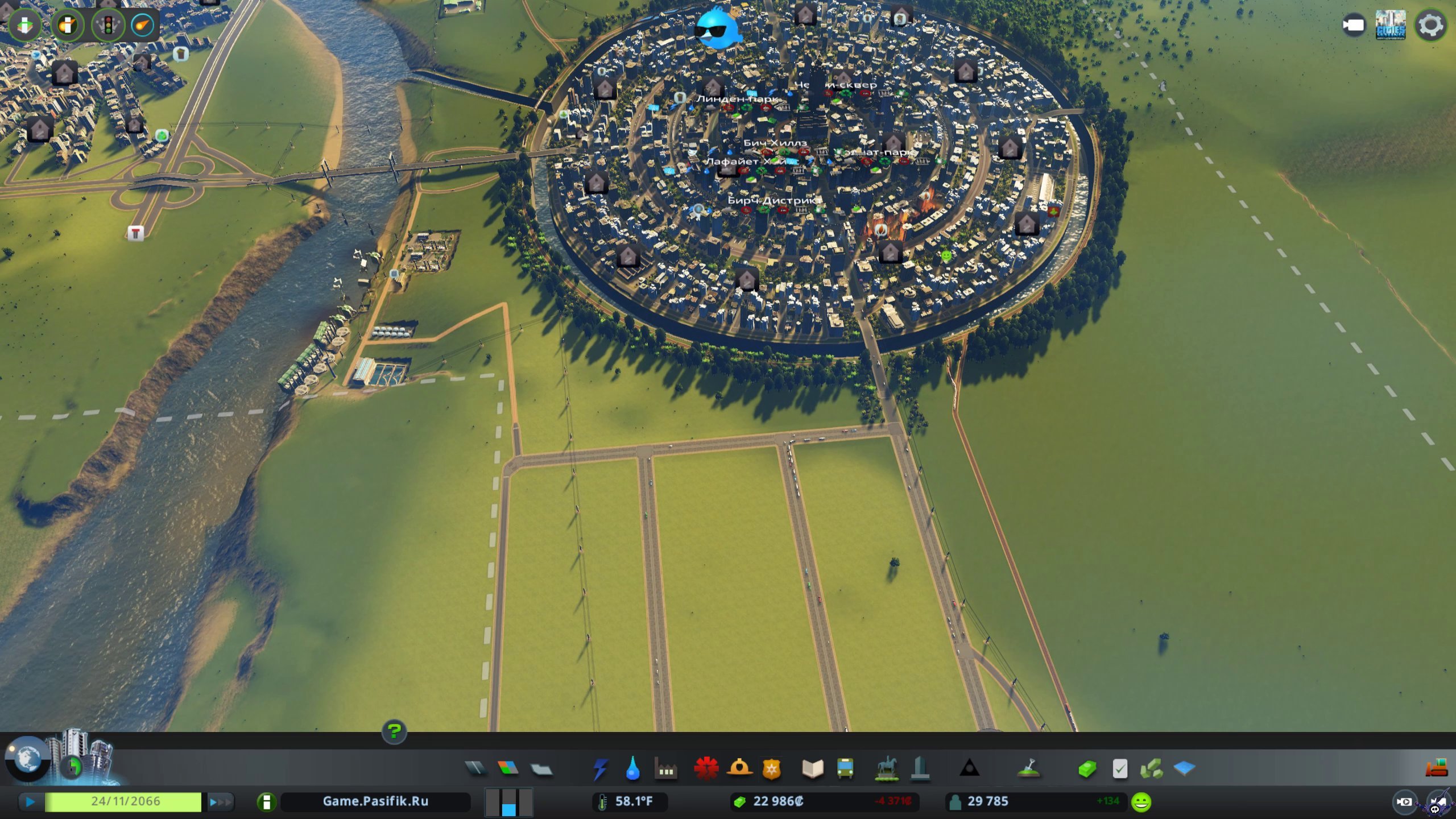Open the gear options menu

[1431, 26]
